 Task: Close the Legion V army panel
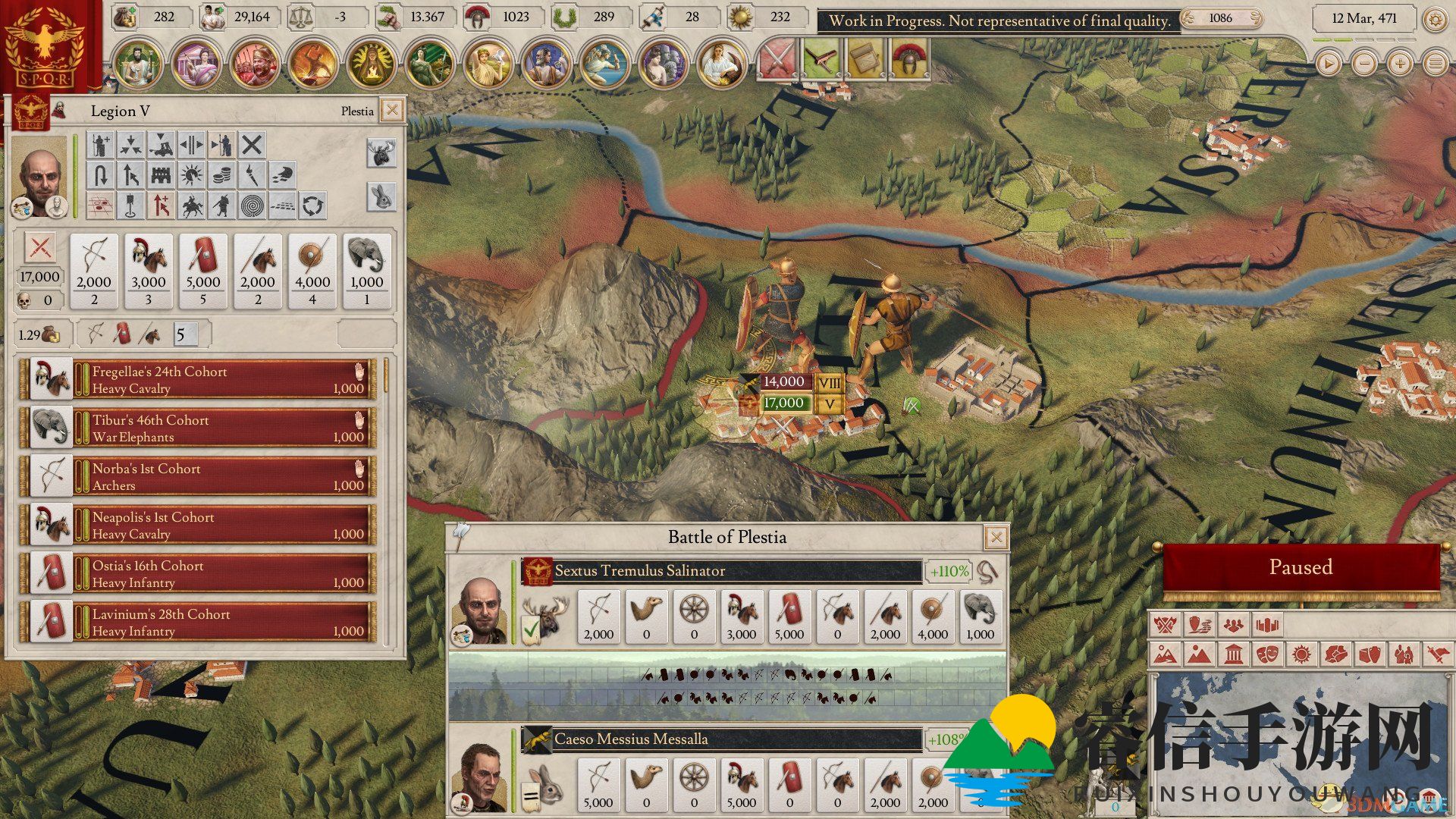pos(392,111)
